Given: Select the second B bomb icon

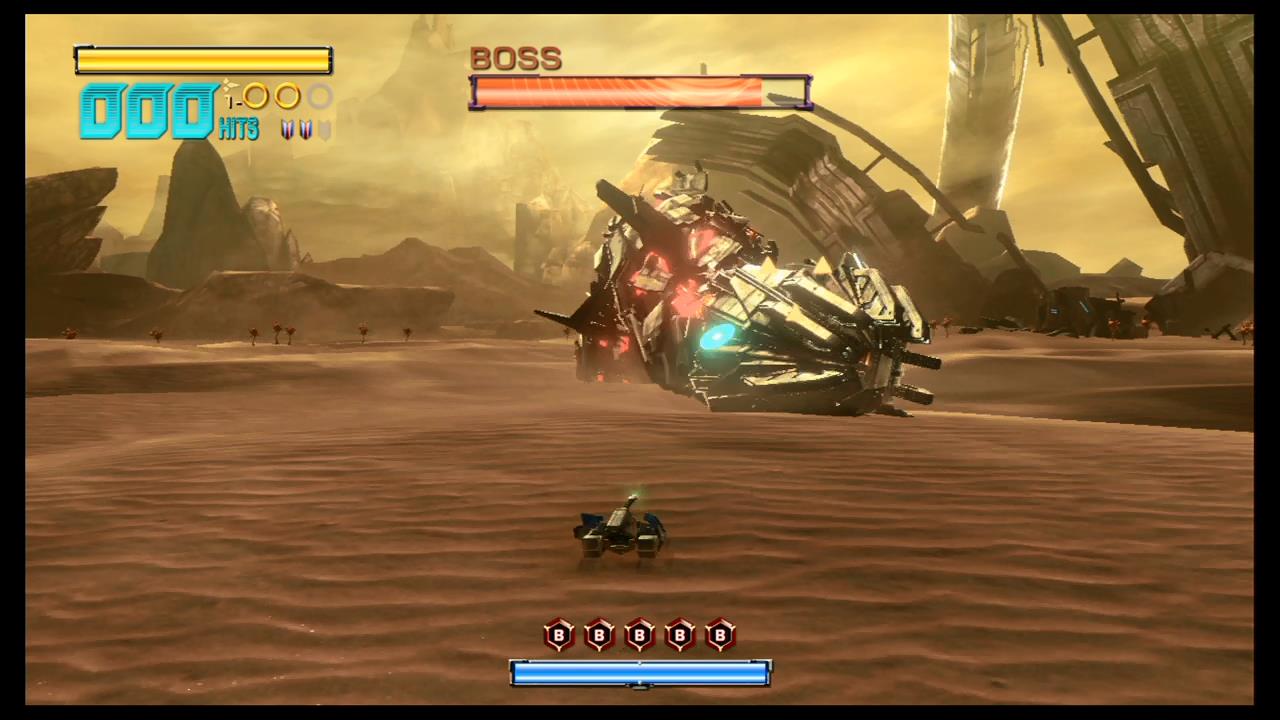Looking at the screenshot, I should point(598,636).
